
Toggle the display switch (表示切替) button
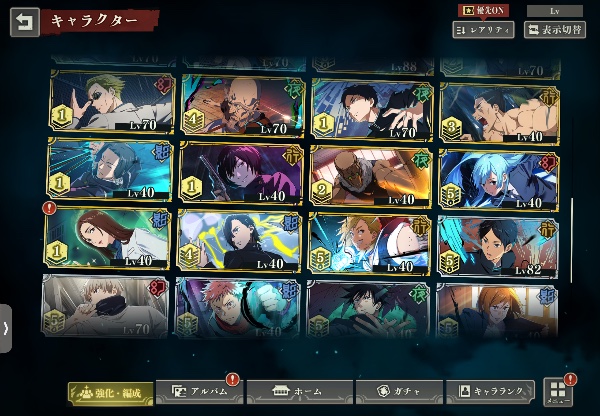tap(554, 31)
